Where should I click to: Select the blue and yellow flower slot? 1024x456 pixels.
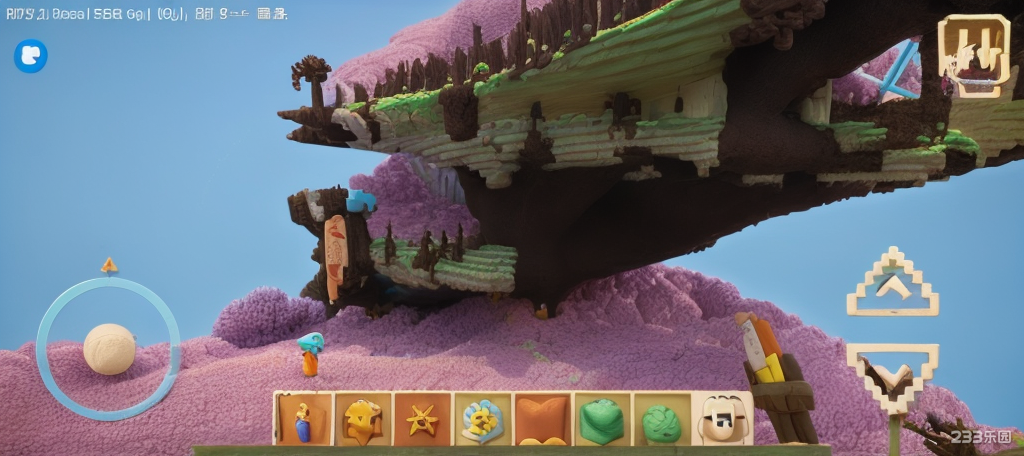[x=482, y=419]
